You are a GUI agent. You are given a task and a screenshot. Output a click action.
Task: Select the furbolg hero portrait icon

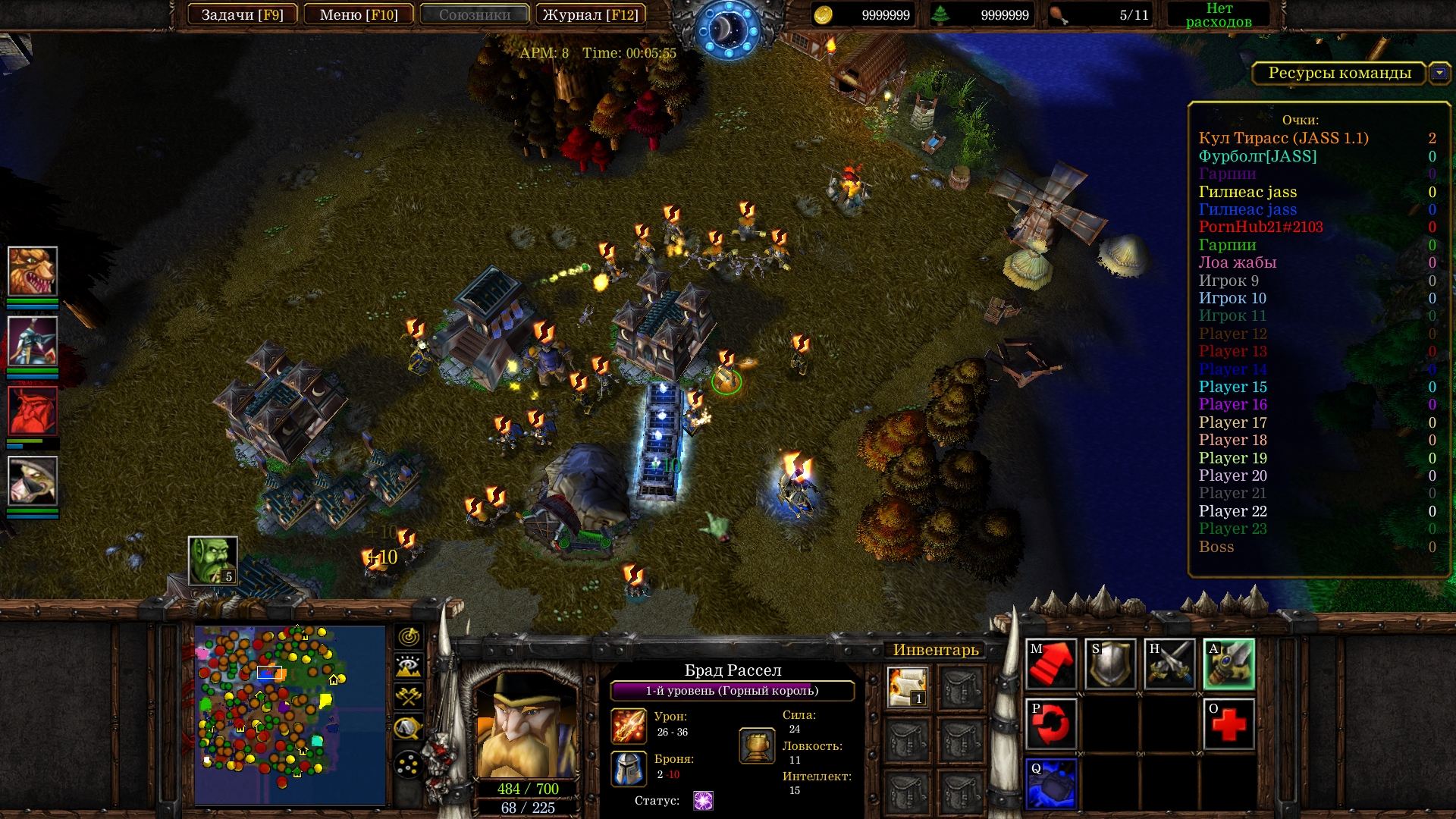[x=33, y=271]
